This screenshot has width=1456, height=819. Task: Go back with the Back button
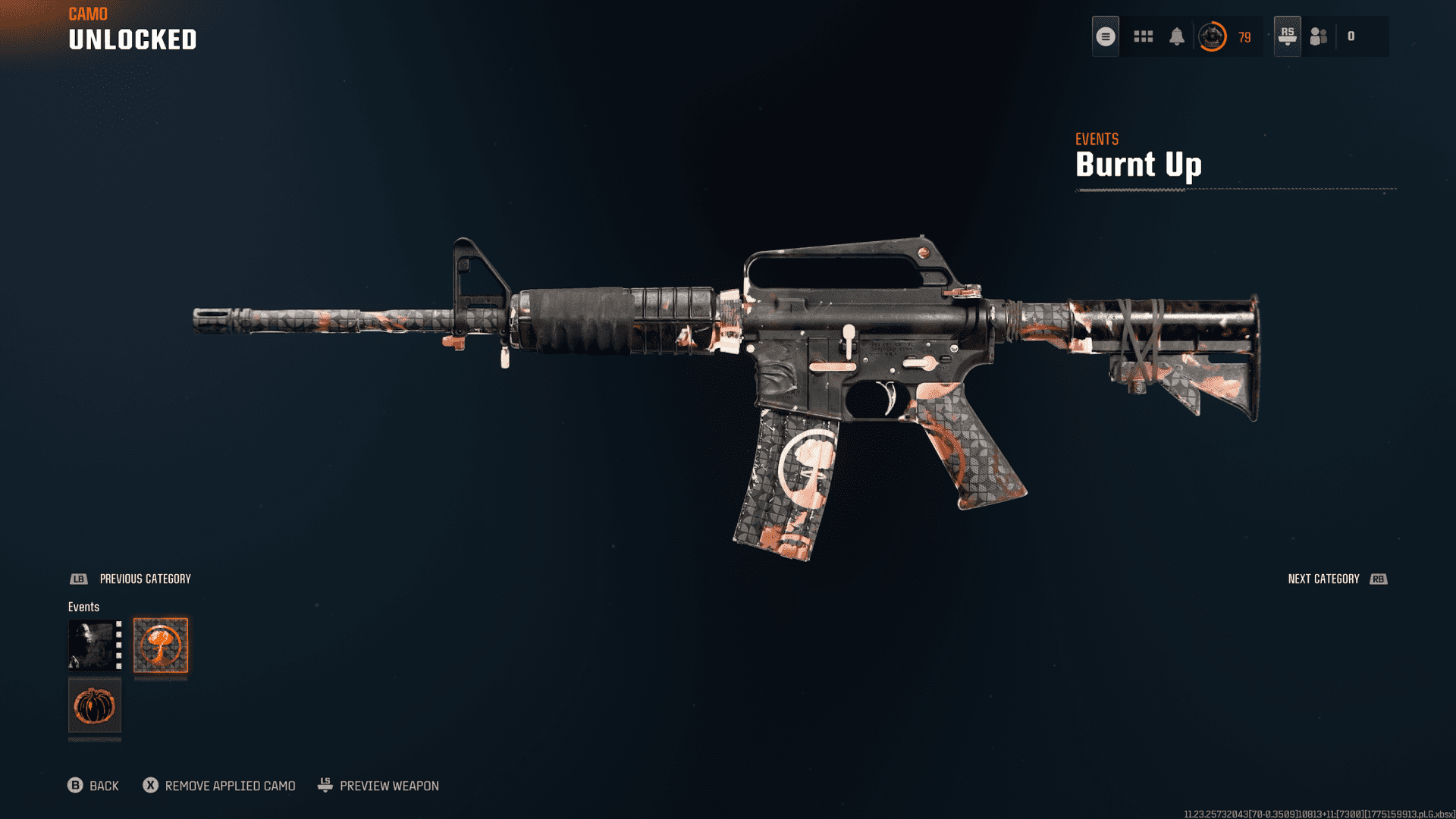click(x=93, y=786)
